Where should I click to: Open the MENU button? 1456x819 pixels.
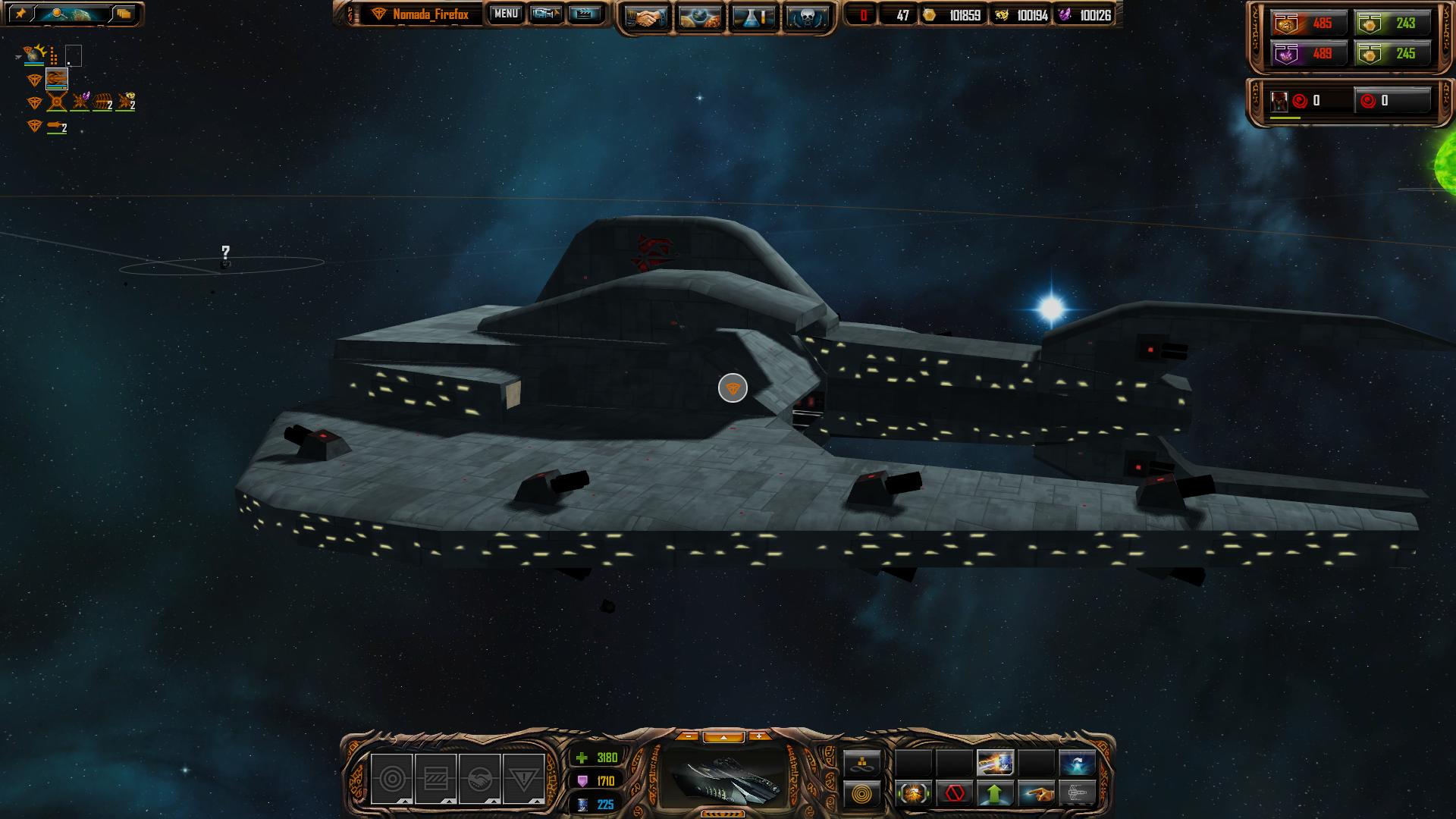tap(506, 14)
